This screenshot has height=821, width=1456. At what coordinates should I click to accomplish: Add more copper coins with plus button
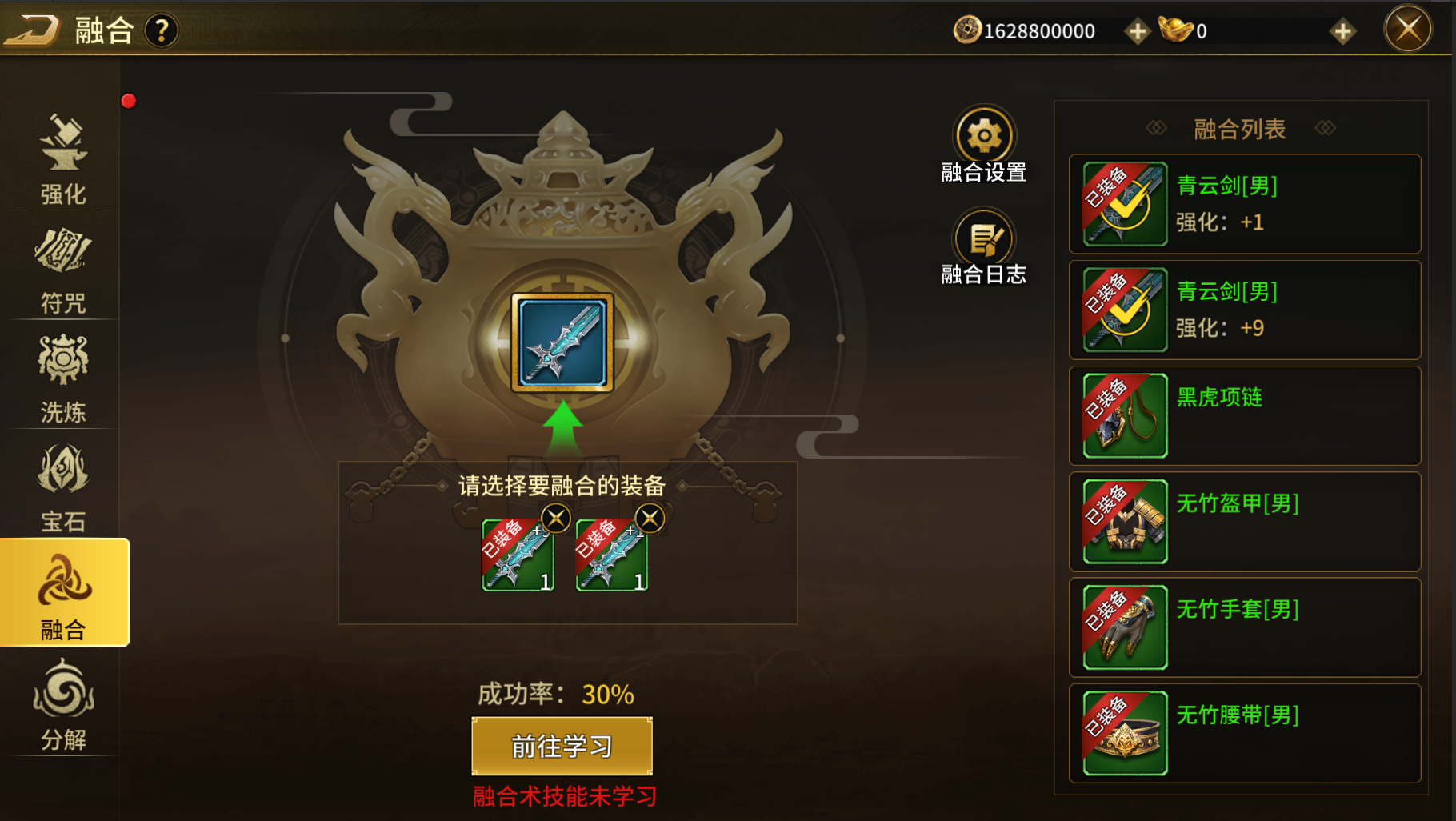click(1137, 30)
